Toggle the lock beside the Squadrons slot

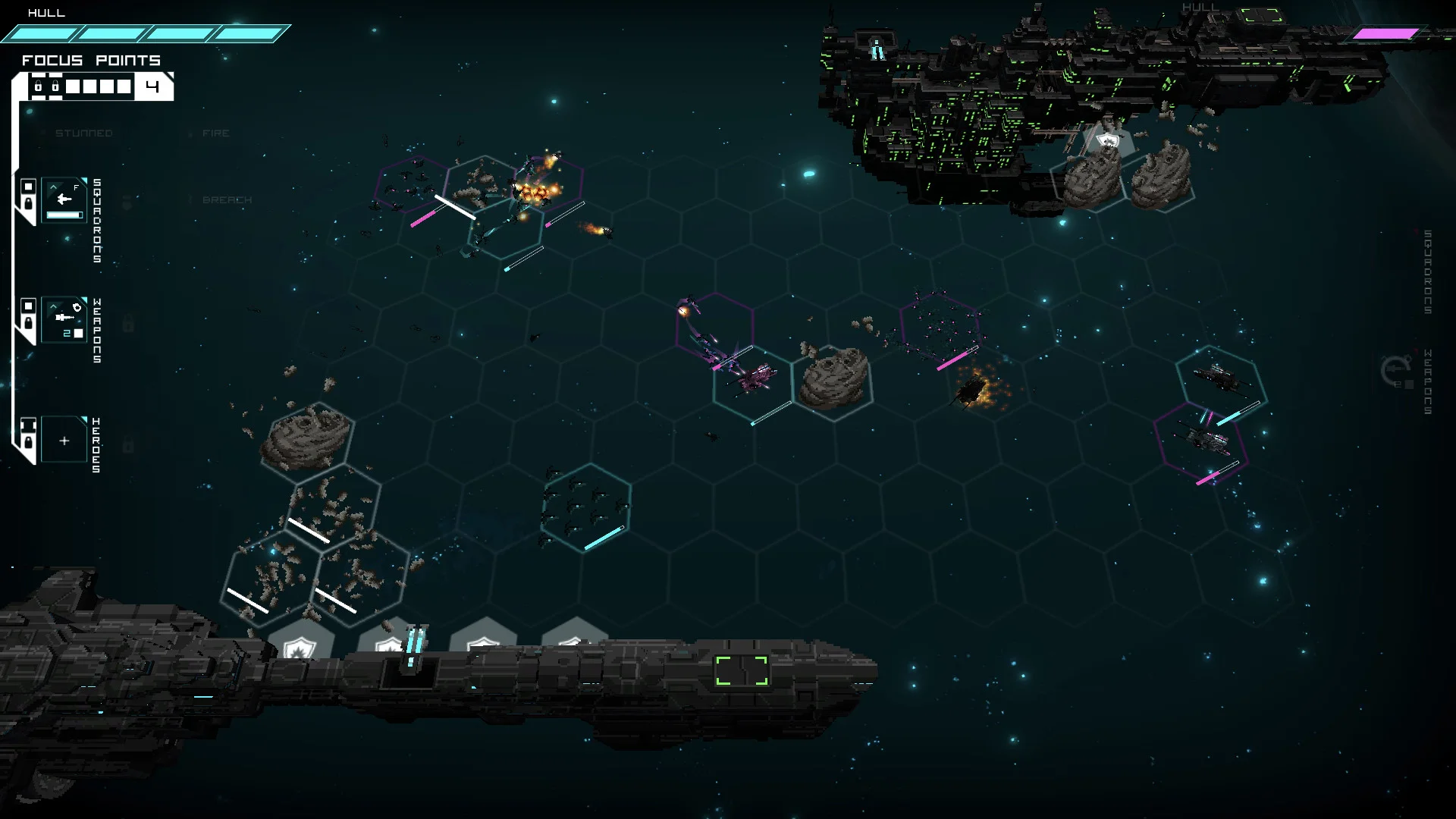[x=28, y=203]
